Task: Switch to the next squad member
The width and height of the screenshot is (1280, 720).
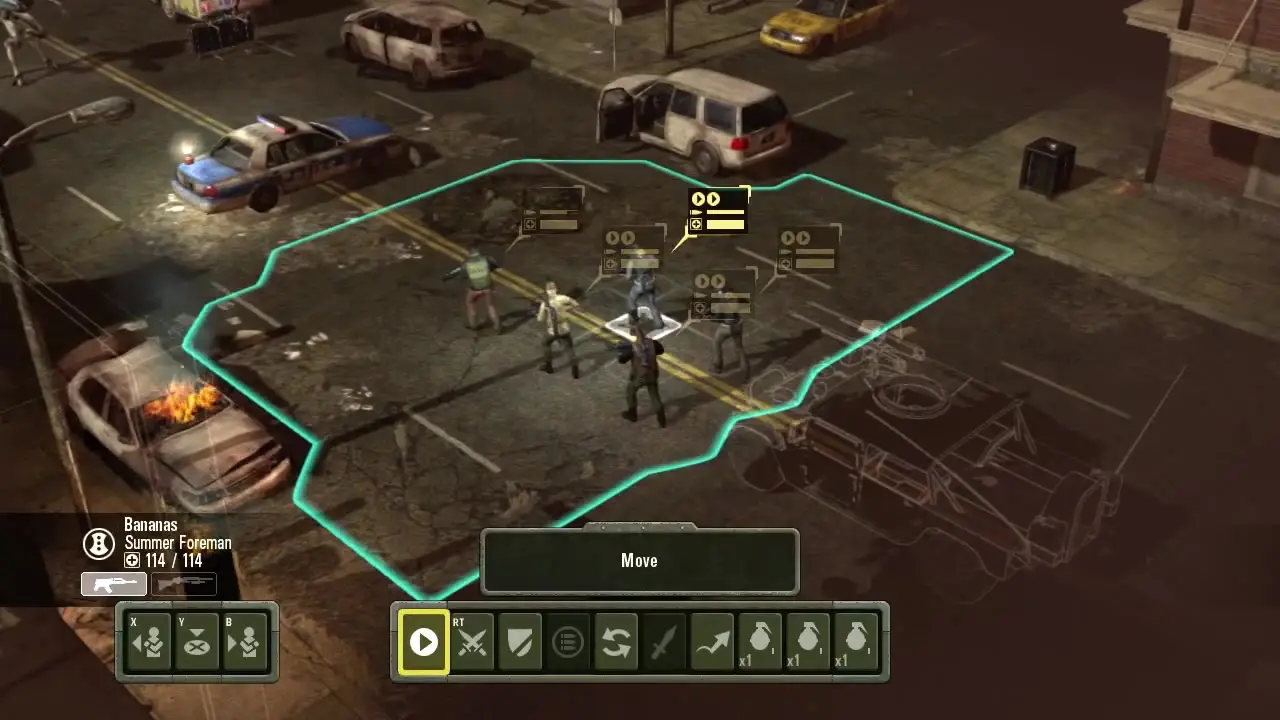Action: (245, 641)
